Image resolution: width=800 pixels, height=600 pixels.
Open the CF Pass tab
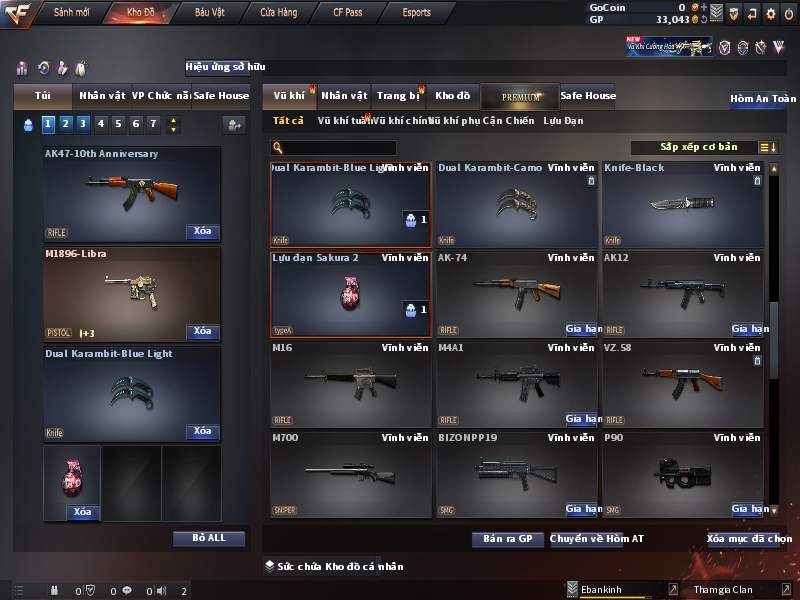(349, 13)
